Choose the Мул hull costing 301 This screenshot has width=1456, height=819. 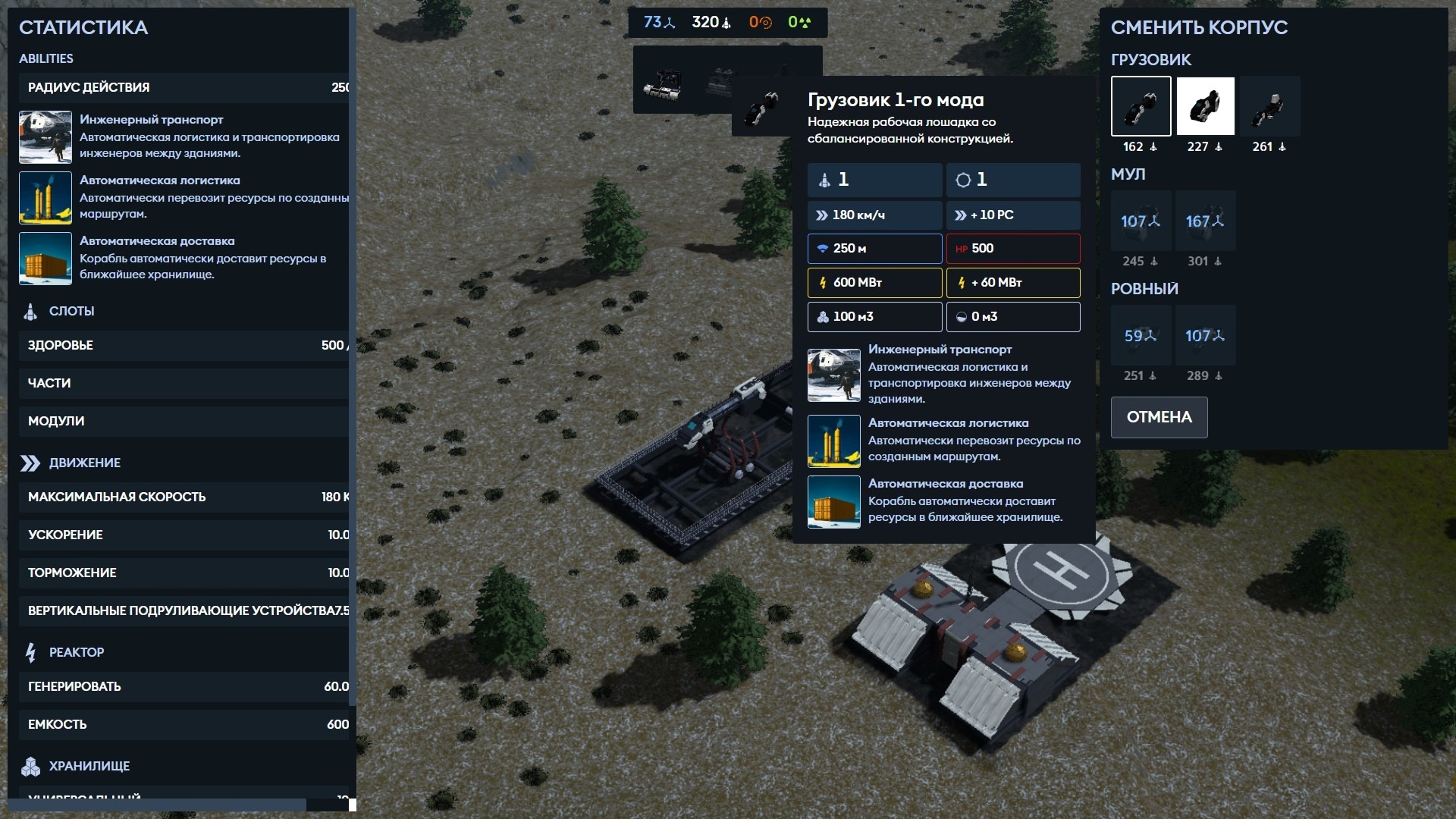(x=1205, y=221)
